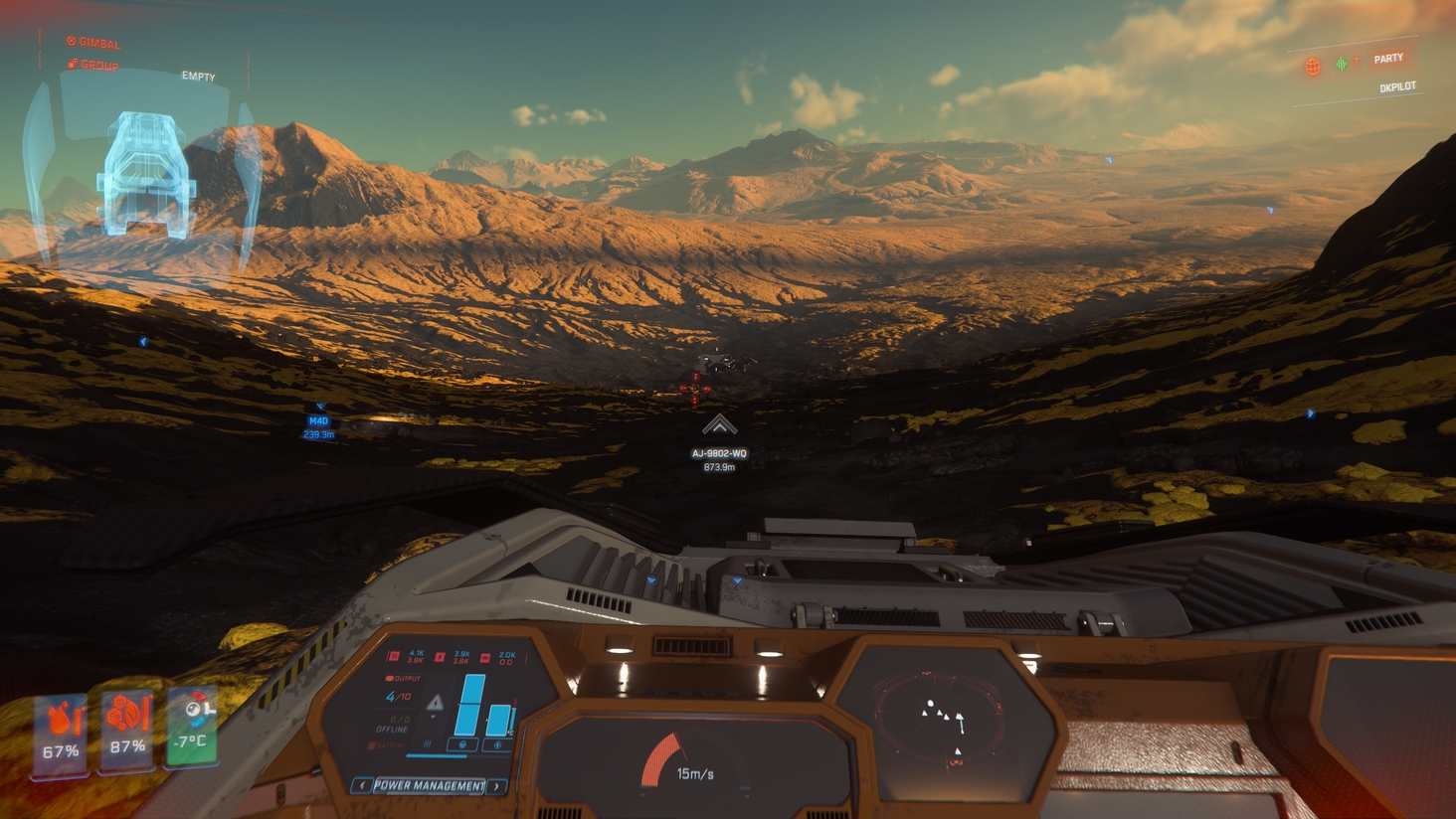Screen dimensions: 1456x819
Task: Click the -7°C temperature status icon
Action: click(x=192, y=727)
